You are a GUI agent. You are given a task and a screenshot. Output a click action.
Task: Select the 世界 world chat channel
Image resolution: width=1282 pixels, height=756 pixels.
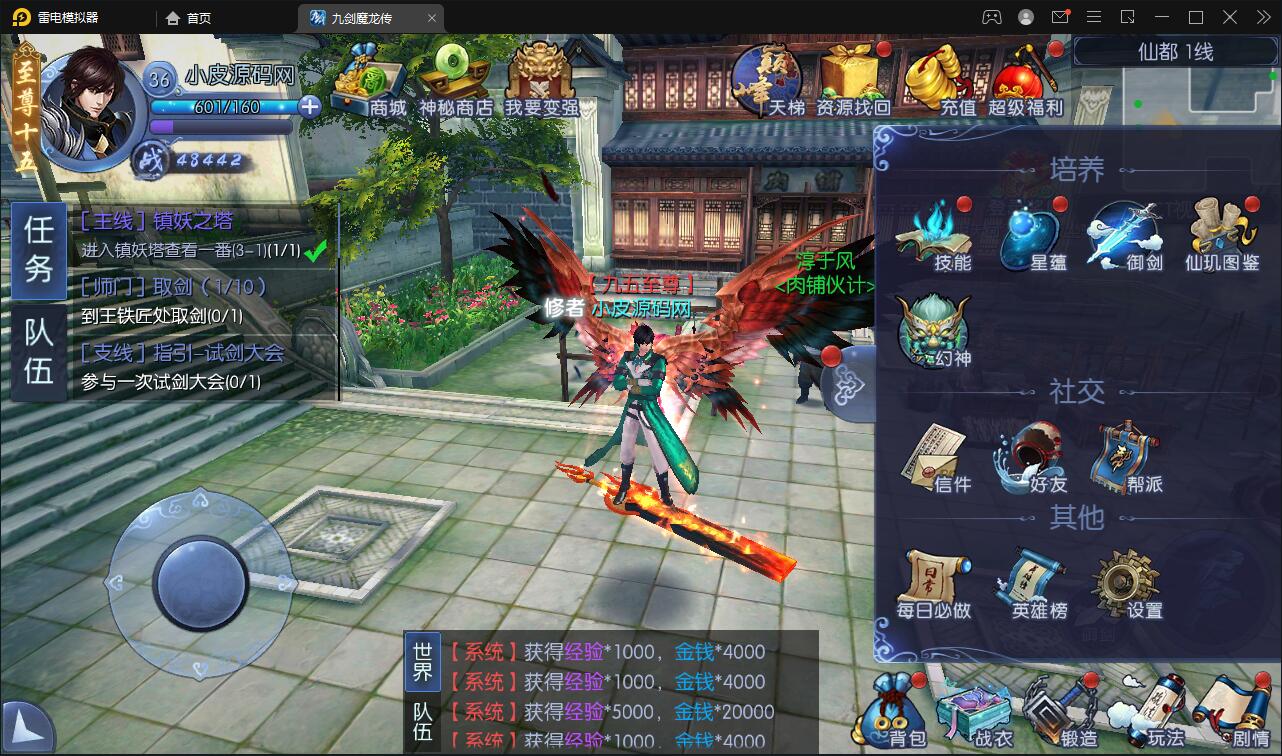tap(422, 663)
